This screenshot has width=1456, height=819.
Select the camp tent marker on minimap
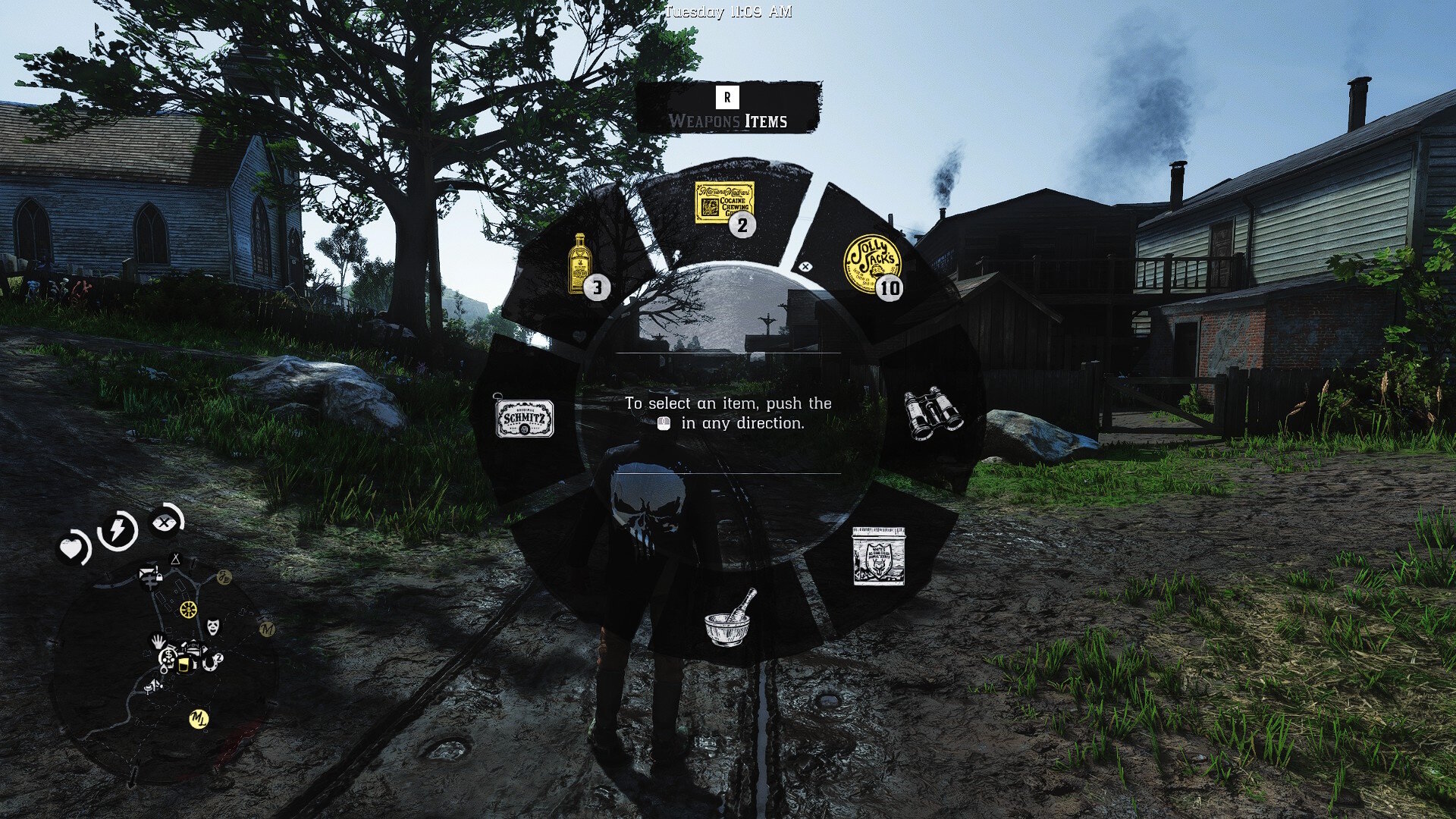click(x=176, y=560)
